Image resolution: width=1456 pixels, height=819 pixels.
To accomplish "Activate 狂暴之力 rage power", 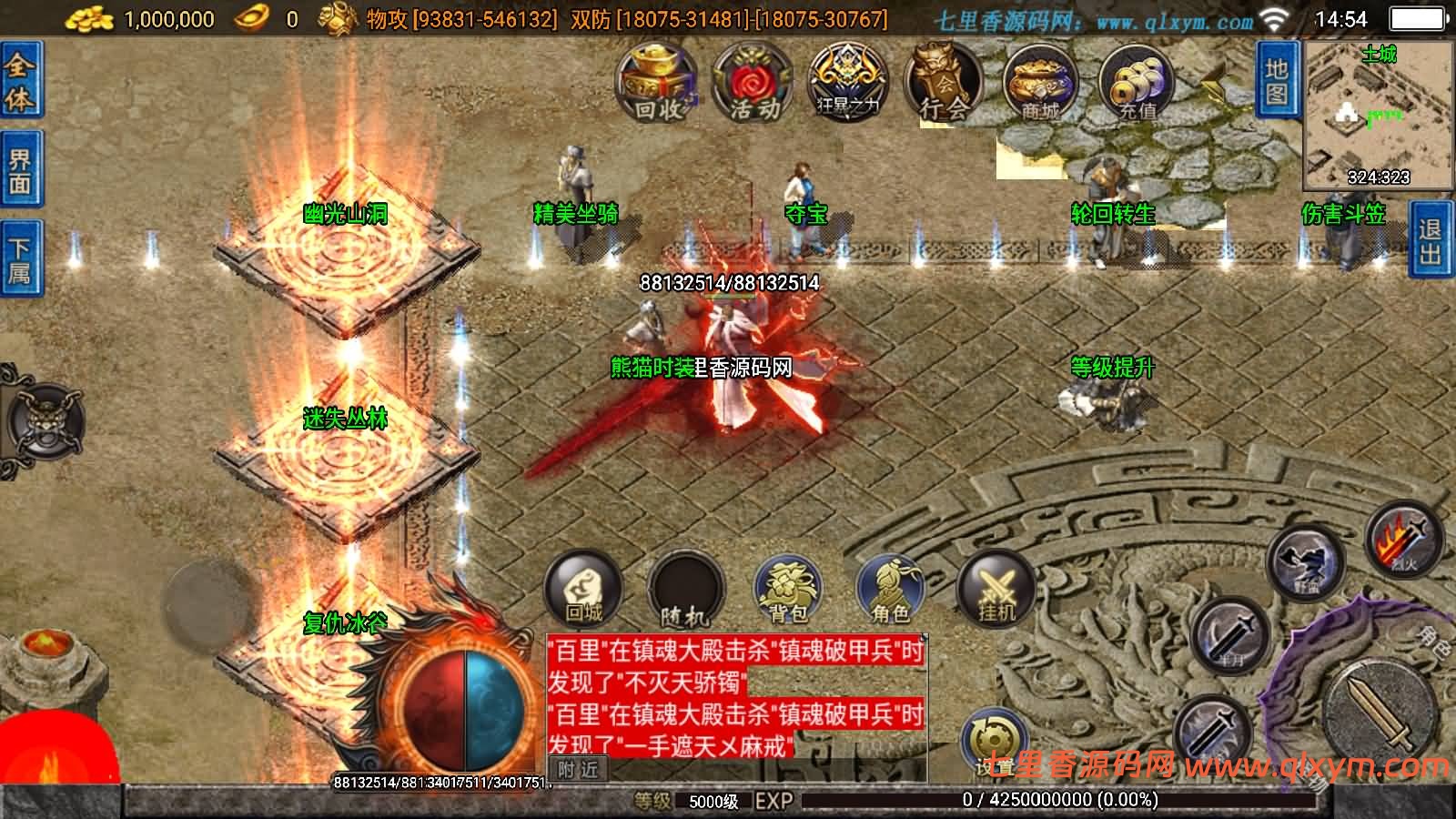I will tap(846, 82).
